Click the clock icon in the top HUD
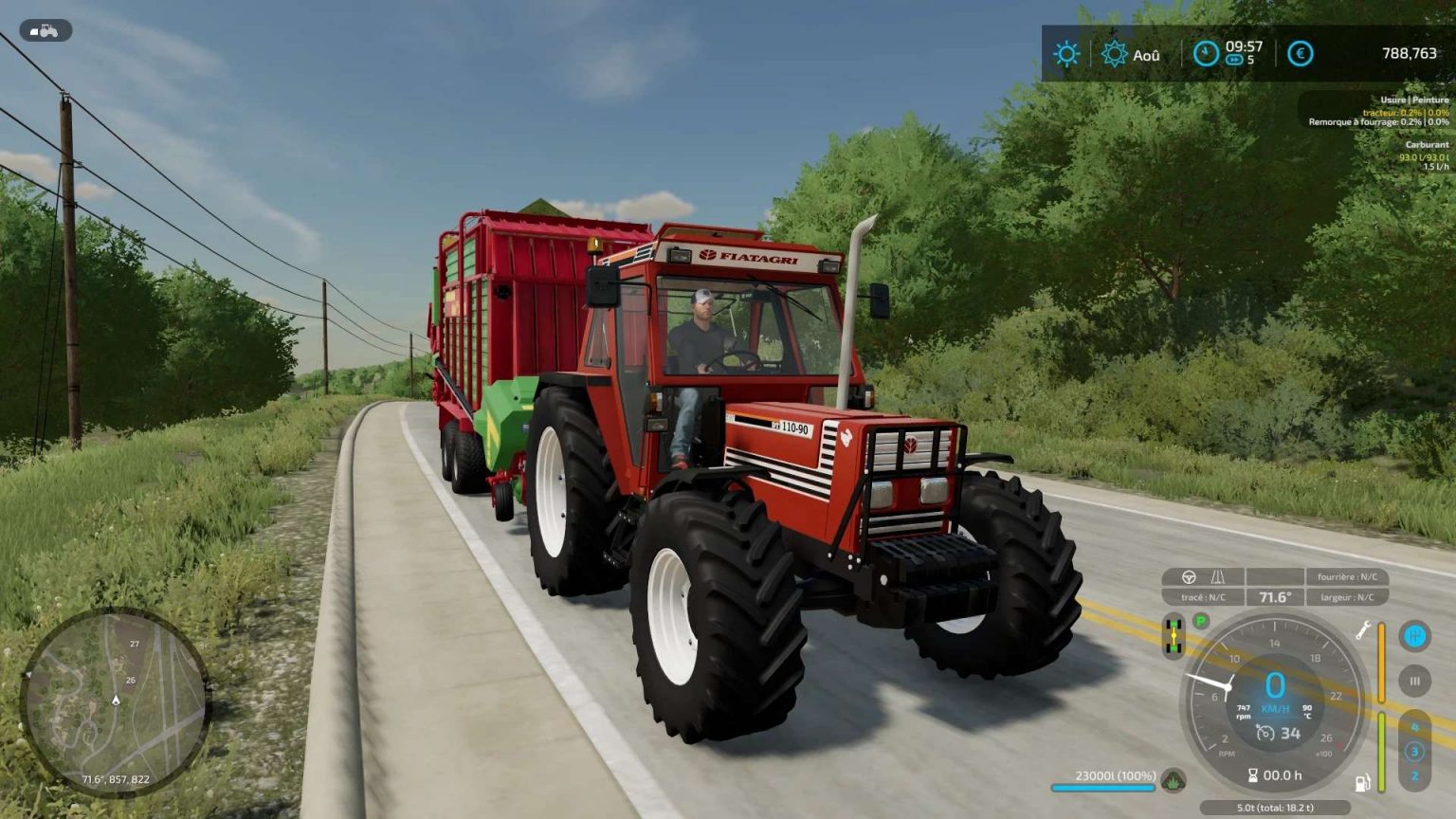Viewport: 1456px width, 819px height. (x=1205, y=52)
